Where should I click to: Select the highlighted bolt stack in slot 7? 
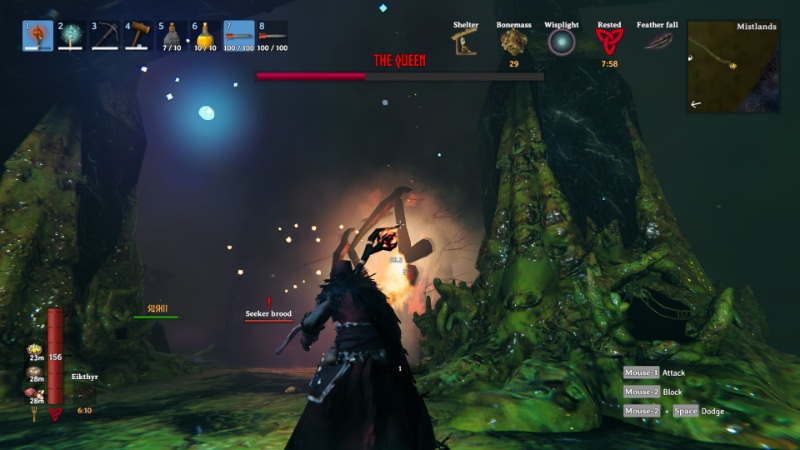point(238,36)
